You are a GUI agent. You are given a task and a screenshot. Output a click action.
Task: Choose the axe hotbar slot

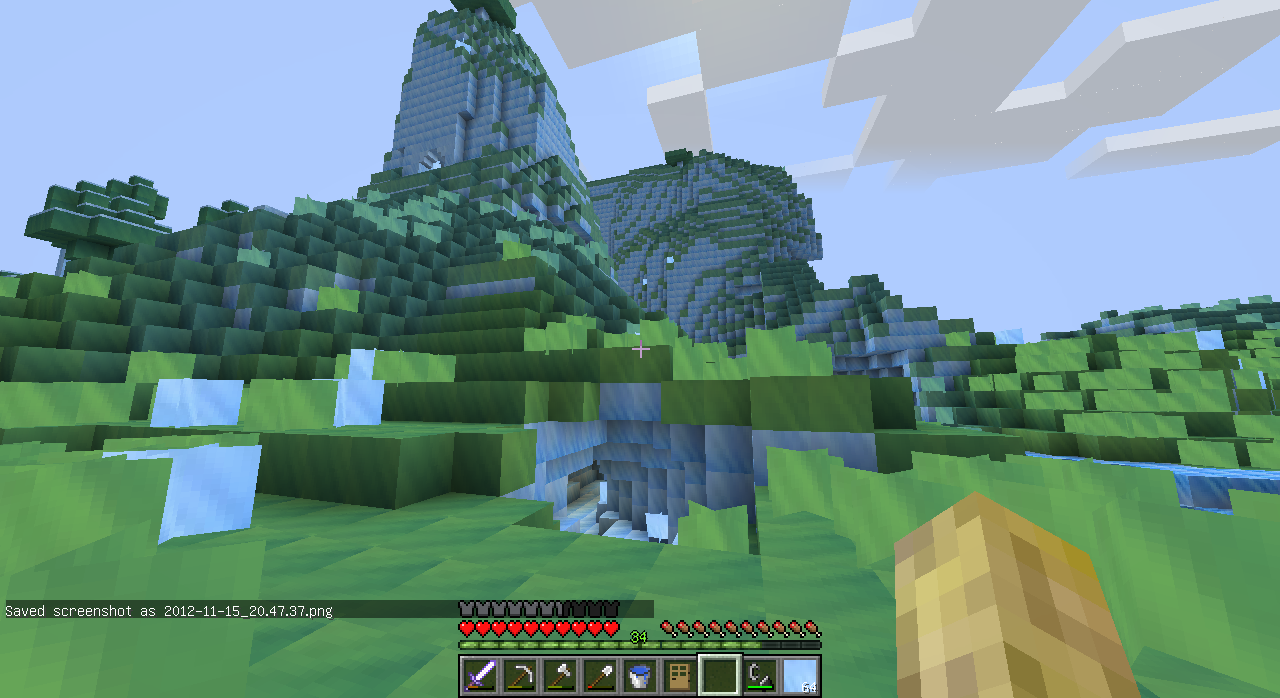559,675
